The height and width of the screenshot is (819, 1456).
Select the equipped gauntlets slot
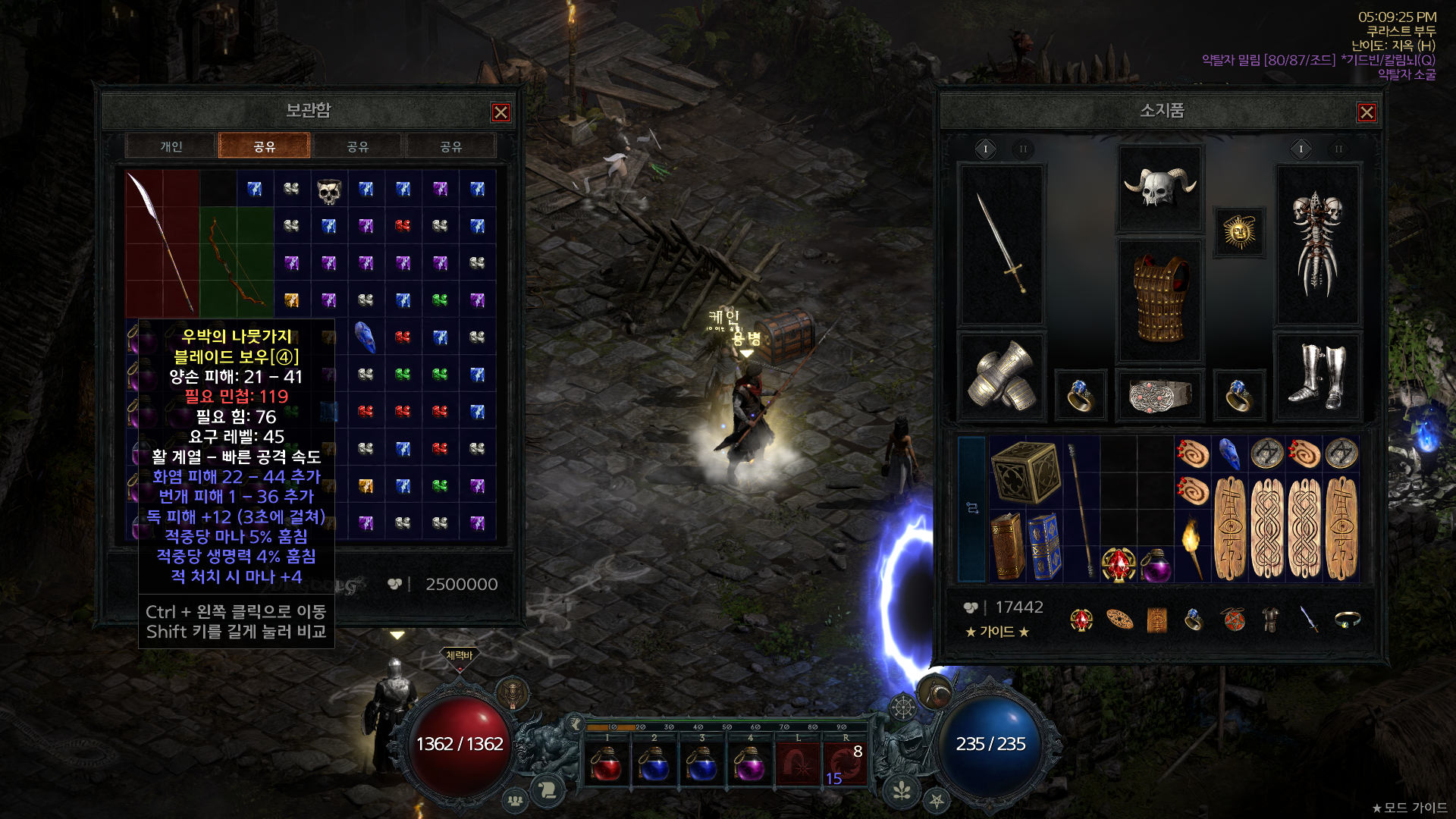pos(1002,376)
